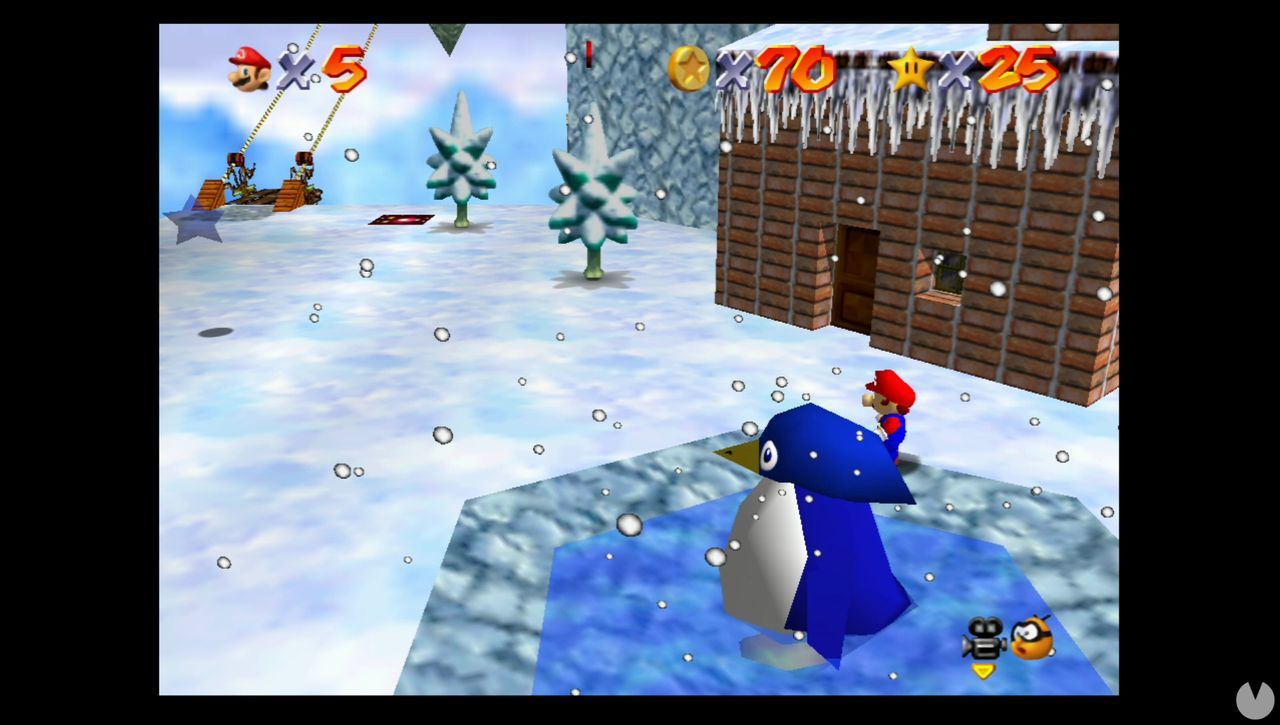Select the coin total reading 70
This screenshot has height=725, width=1280.
click(x=790, y=70)
